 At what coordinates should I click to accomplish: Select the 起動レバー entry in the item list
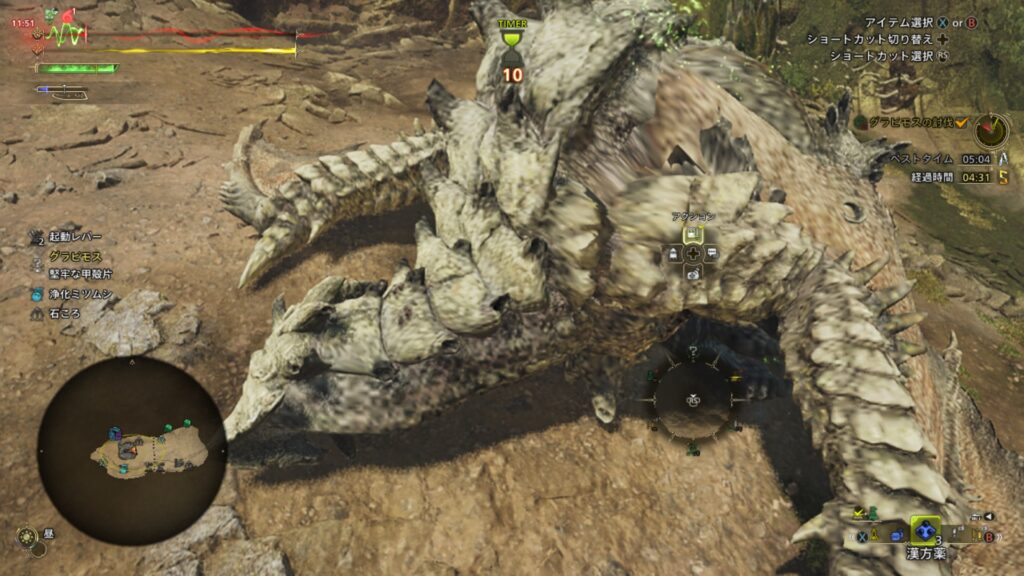pos(74,237)
